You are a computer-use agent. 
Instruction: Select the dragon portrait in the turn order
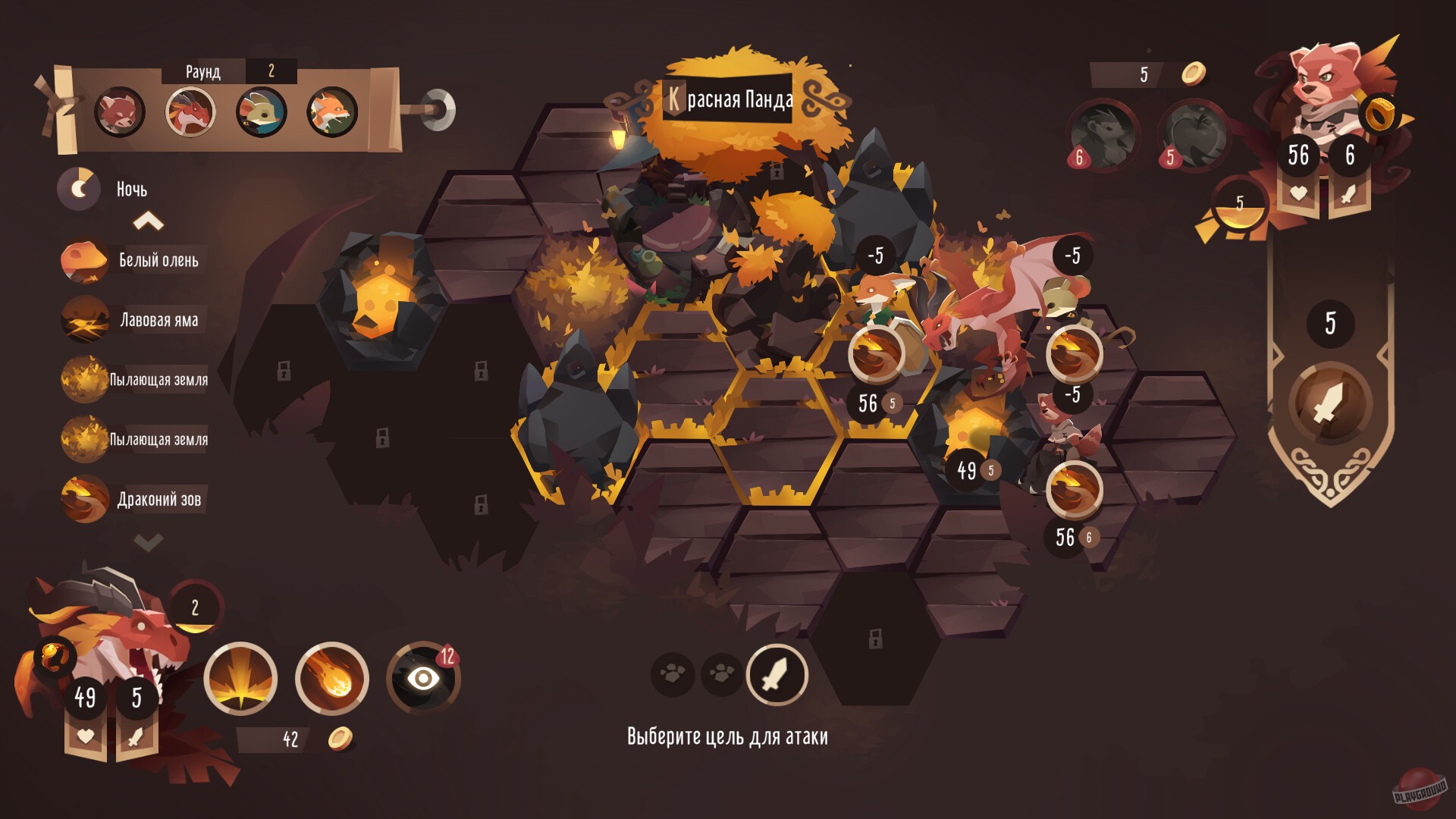point(191,111)
